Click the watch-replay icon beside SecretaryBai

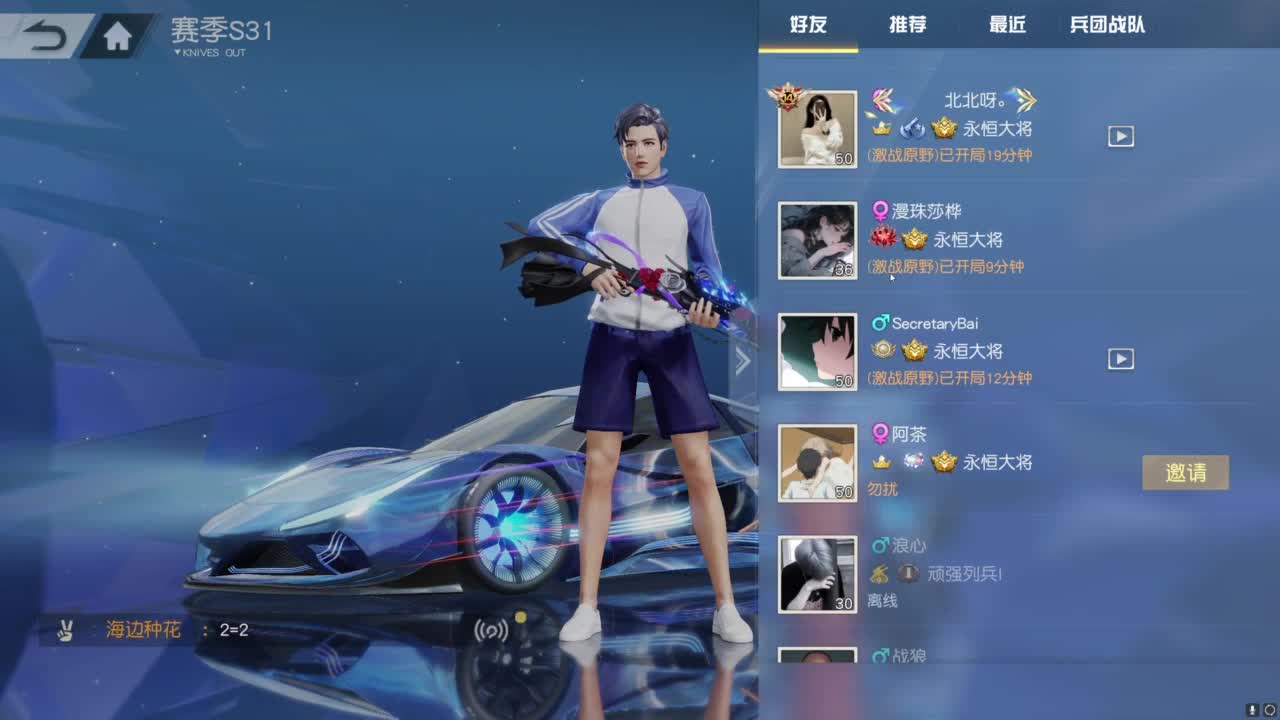coord(1120,358)
